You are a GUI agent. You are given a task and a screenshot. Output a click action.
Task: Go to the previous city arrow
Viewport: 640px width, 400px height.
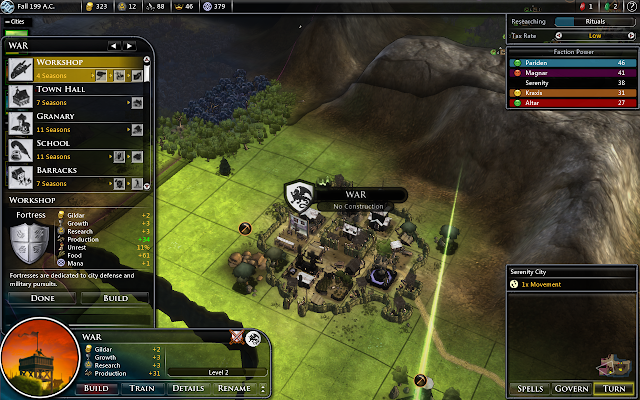[x=114, y=45]
